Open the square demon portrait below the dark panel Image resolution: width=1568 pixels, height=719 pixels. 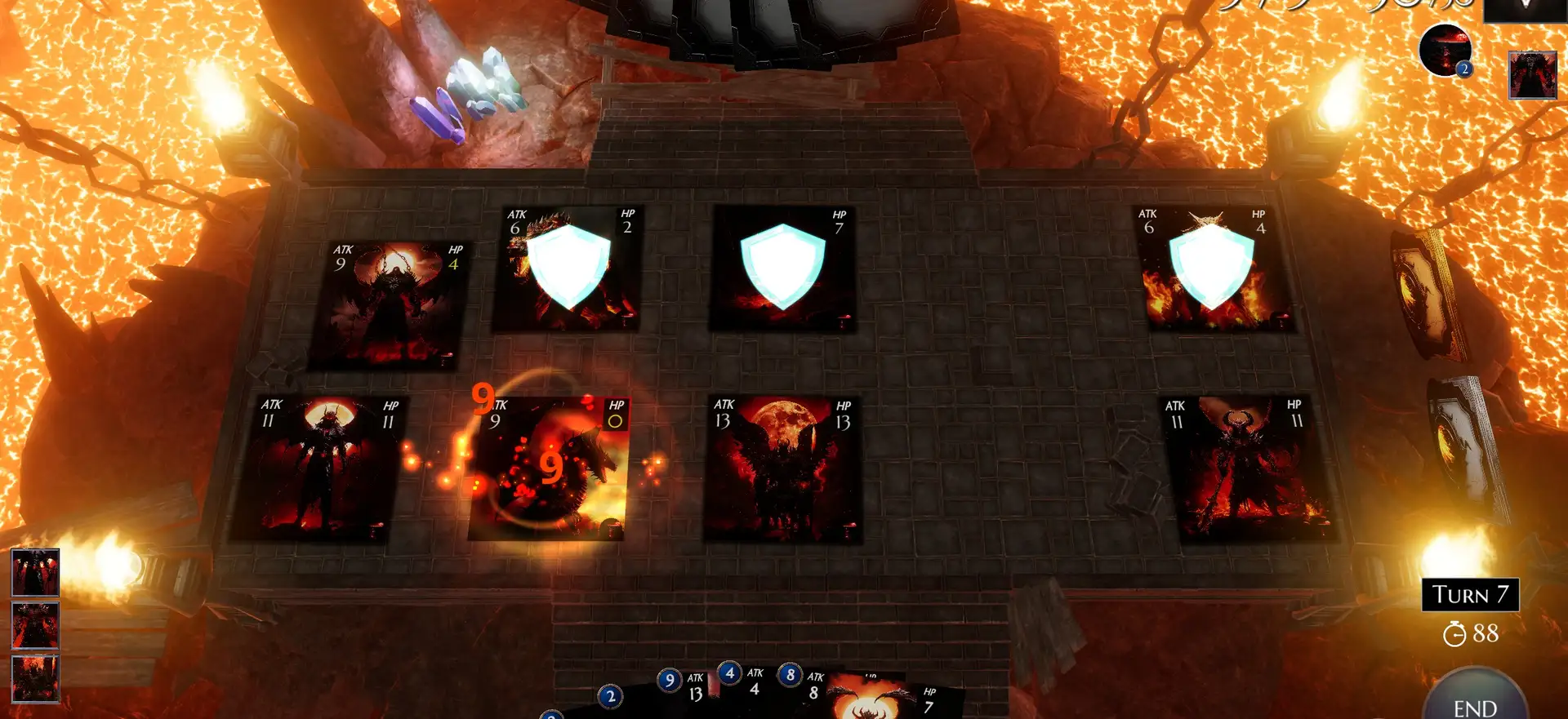coord(1532,75)
